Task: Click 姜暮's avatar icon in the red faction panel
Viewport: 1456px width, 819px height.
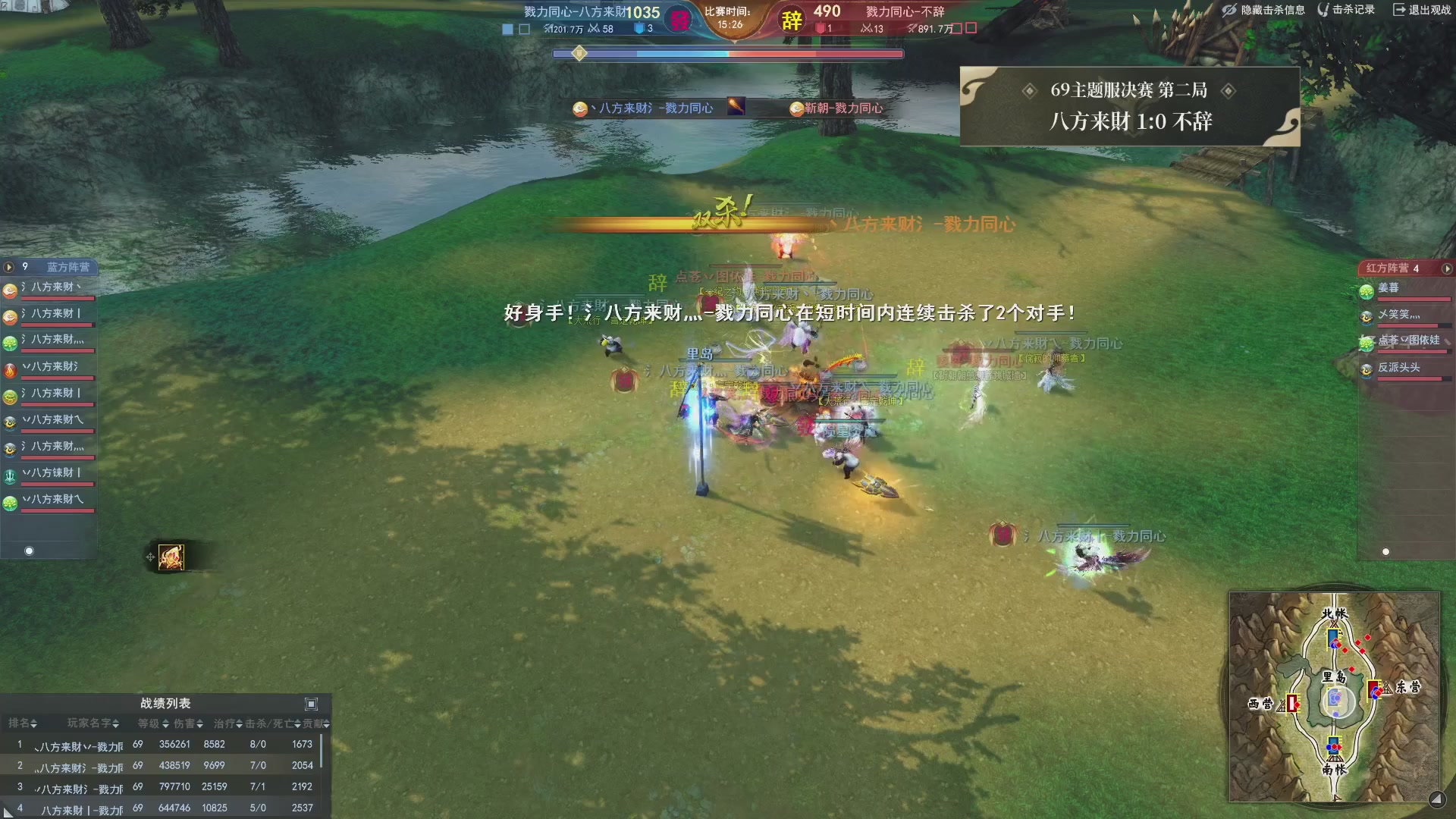Action: (1367, 290)
